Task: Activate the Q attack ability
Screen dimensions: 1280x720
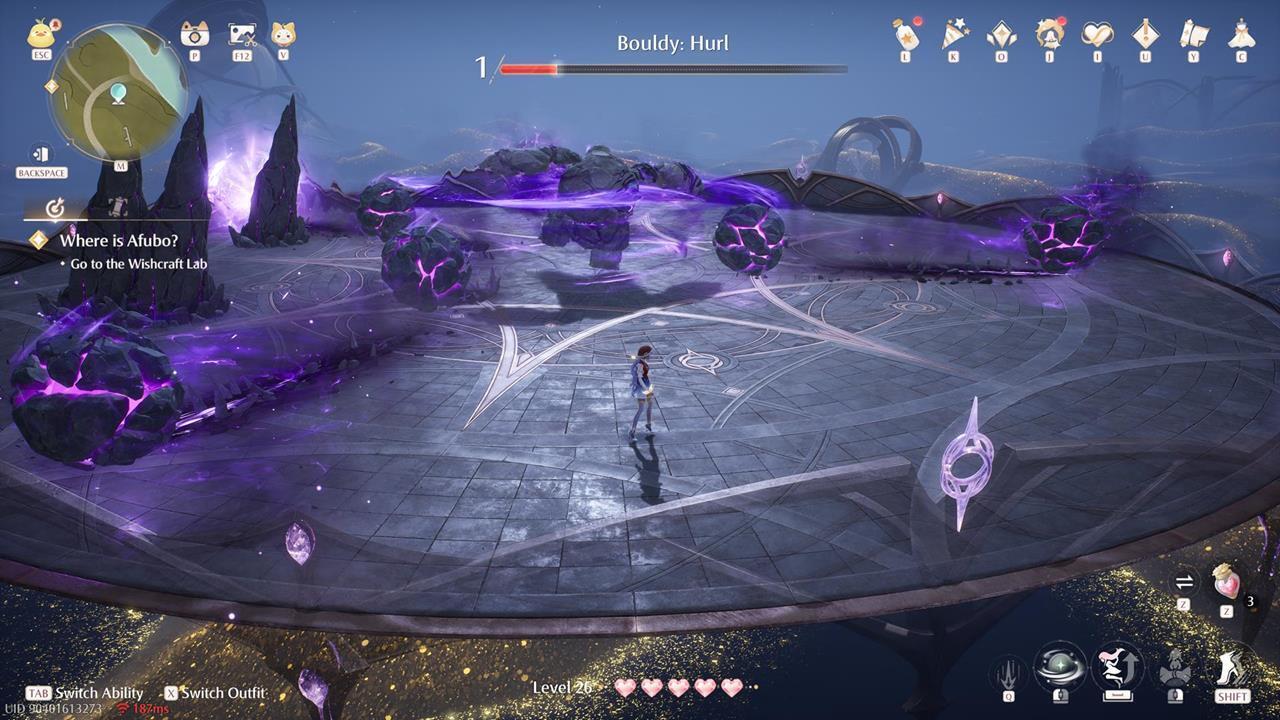Action: [x=1008, y=670]
